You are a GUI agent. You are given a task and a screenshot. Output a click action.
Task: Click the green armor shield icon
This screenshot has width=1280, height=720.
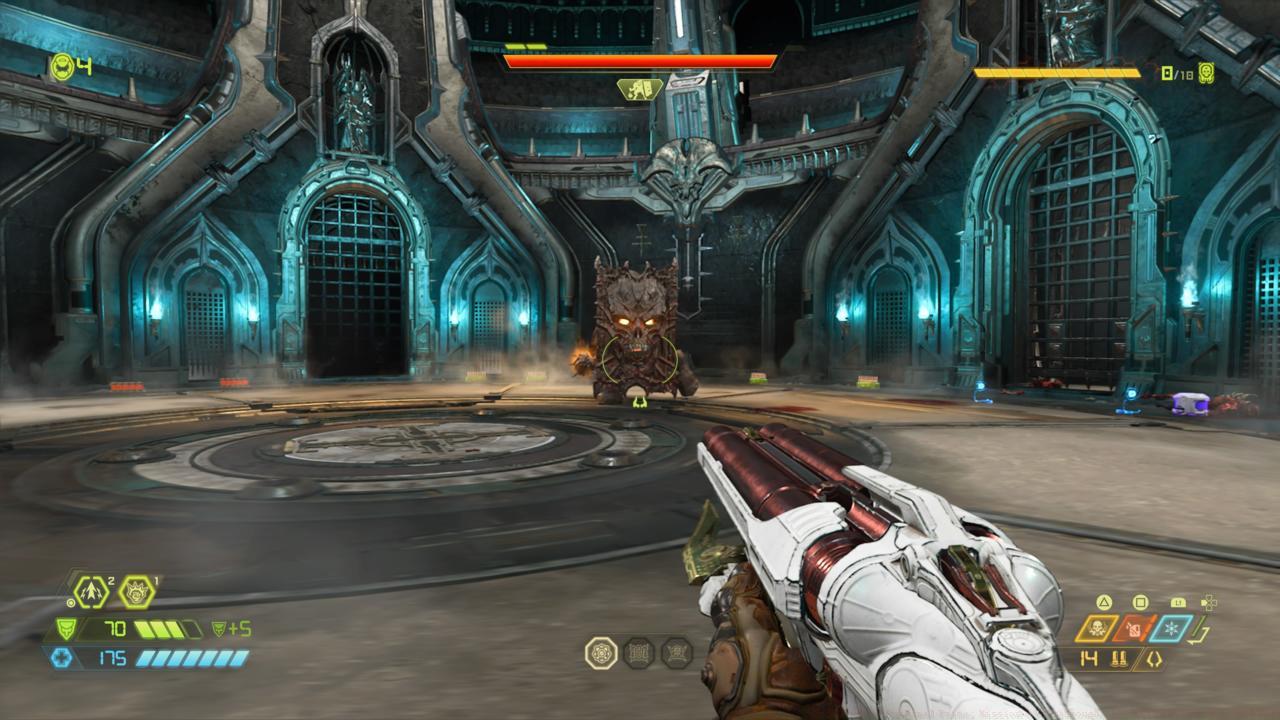pos(65,629)
